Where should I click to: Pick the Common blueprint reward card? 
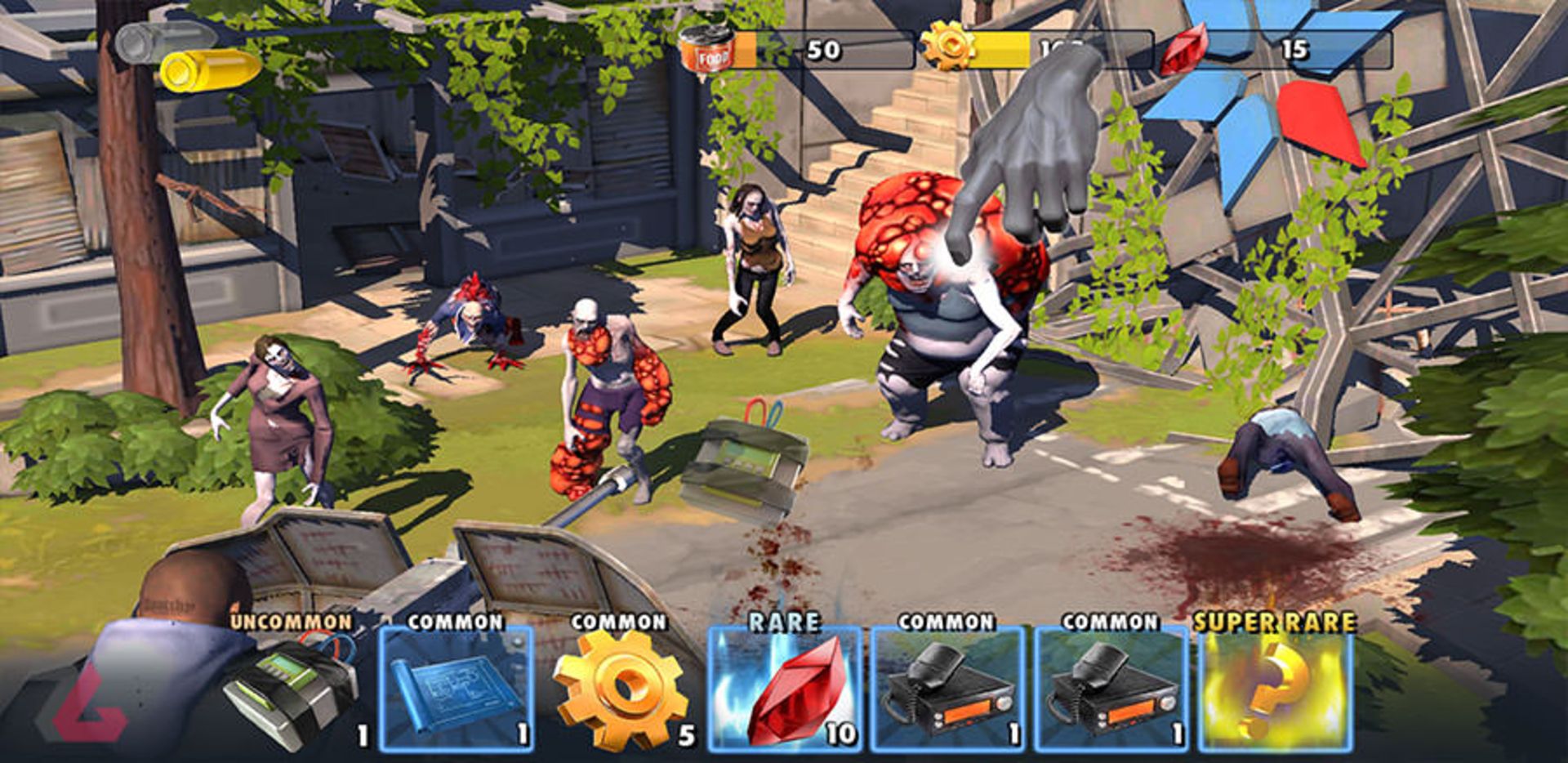click(456, 689)
